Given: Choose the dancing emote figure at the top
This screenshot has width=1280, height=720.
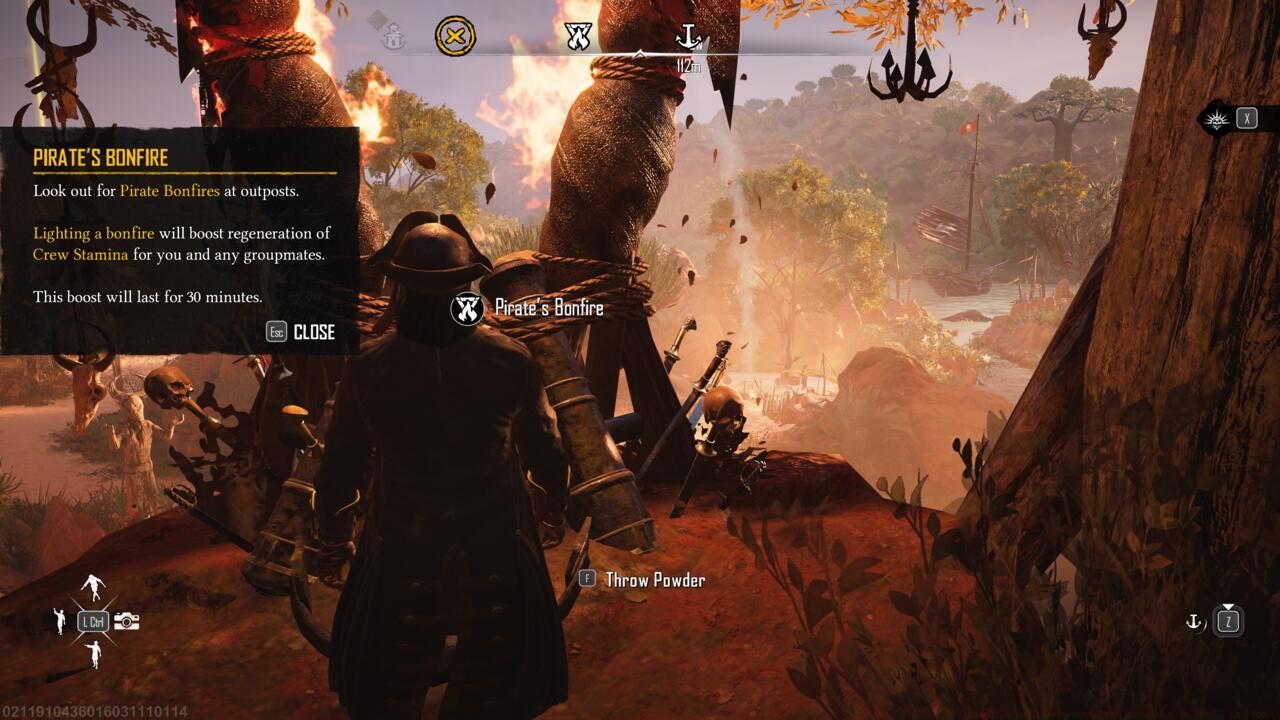Looking at the screenshot, I should (93, 588).
